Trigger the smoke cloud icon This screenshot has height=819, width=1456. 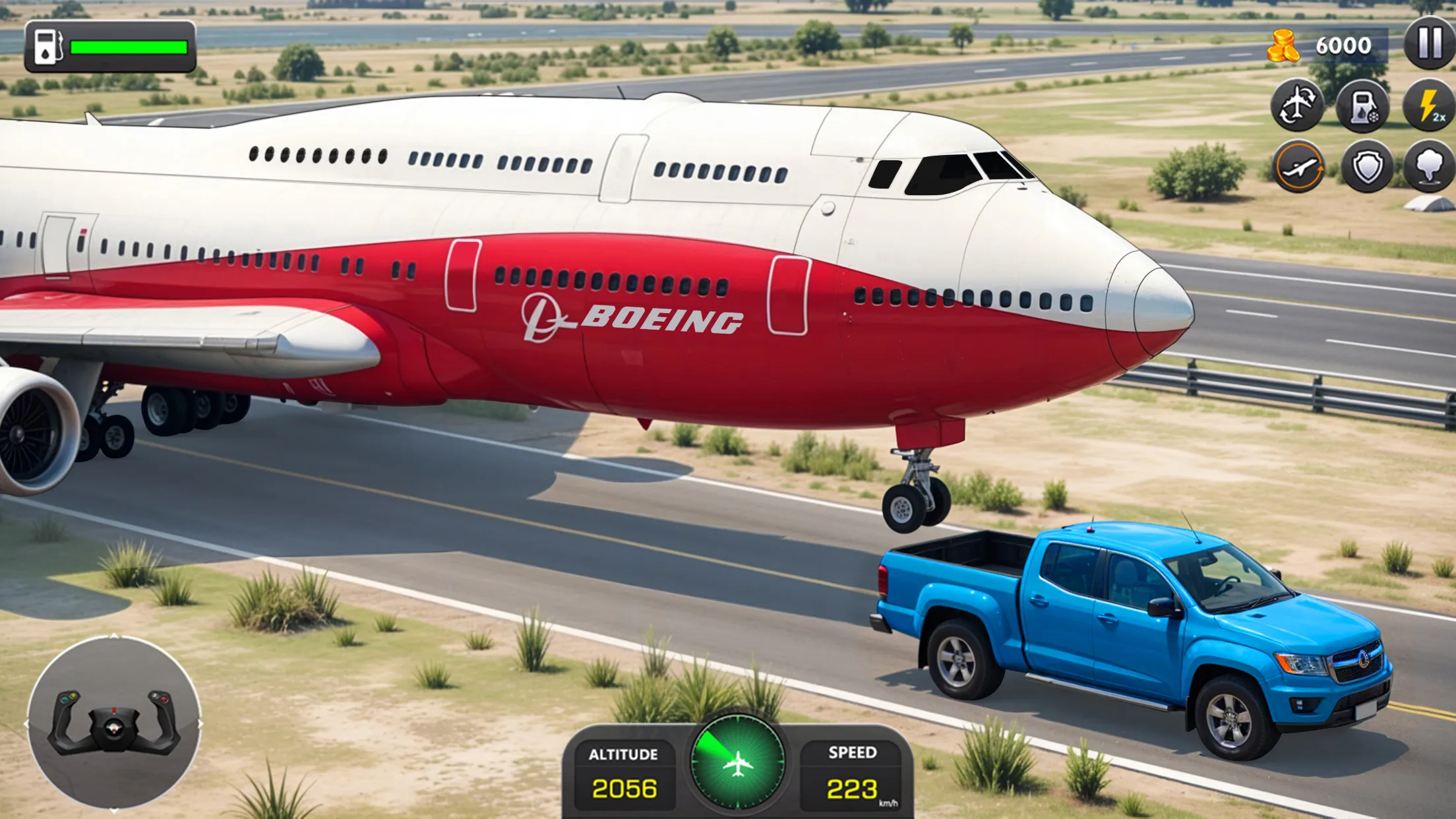(1430, 167)
